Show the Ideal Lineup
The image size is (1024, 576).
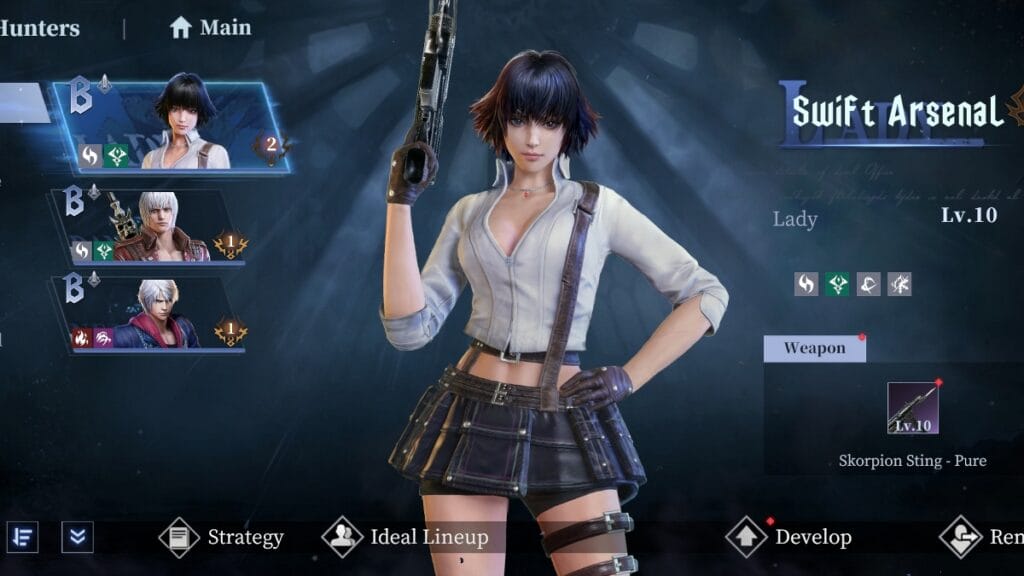click(x=406, y=537)
